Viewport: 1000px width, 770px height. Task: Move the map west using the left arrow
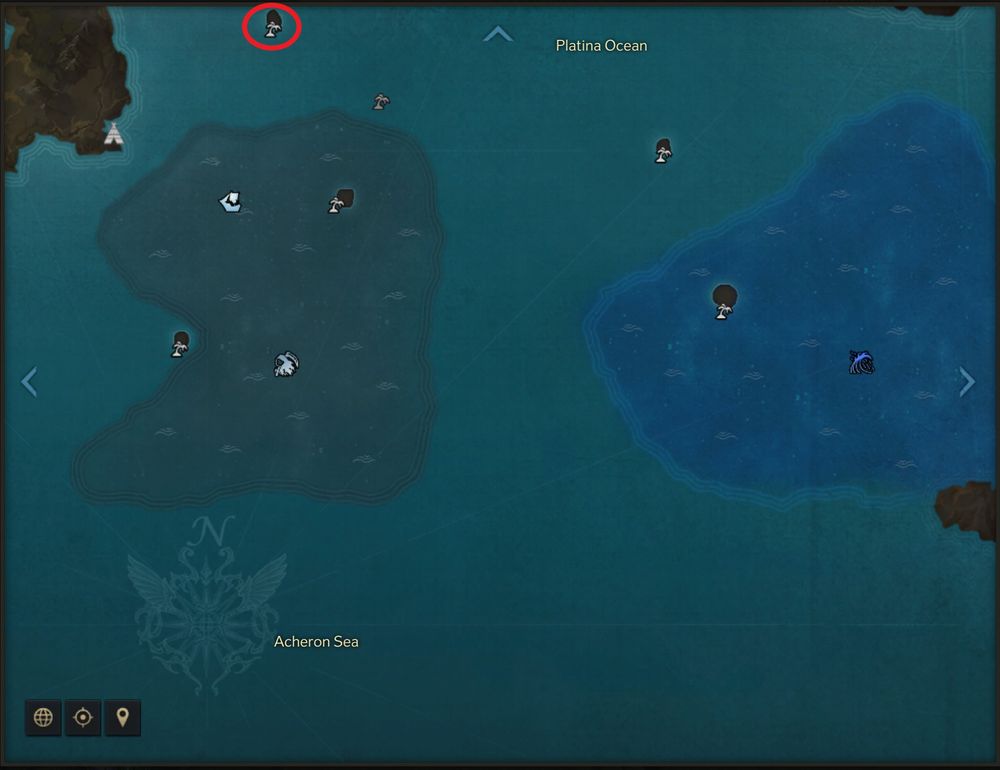coord(29,381)
